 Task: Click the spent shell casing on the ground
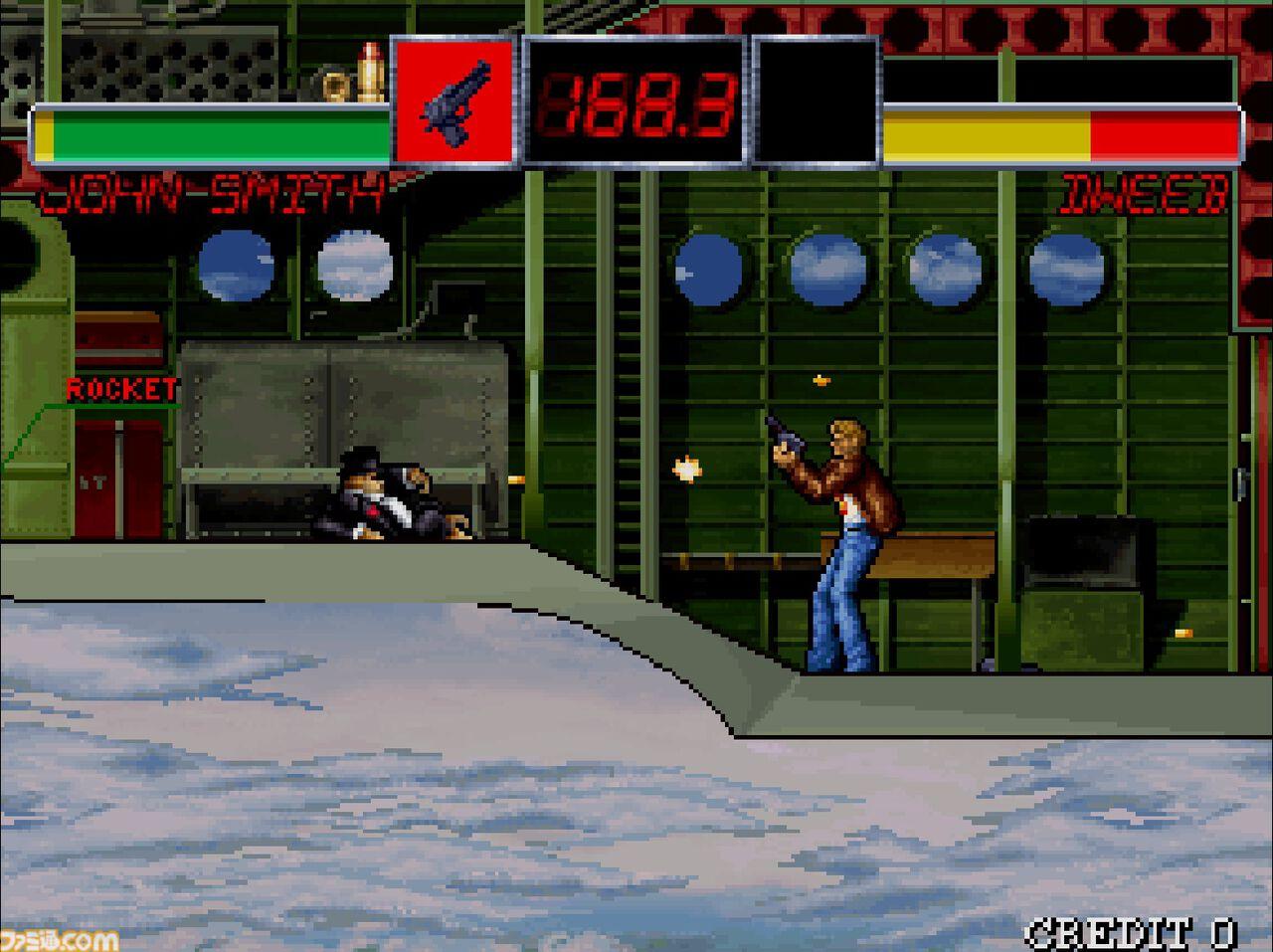pos(1183,634)
